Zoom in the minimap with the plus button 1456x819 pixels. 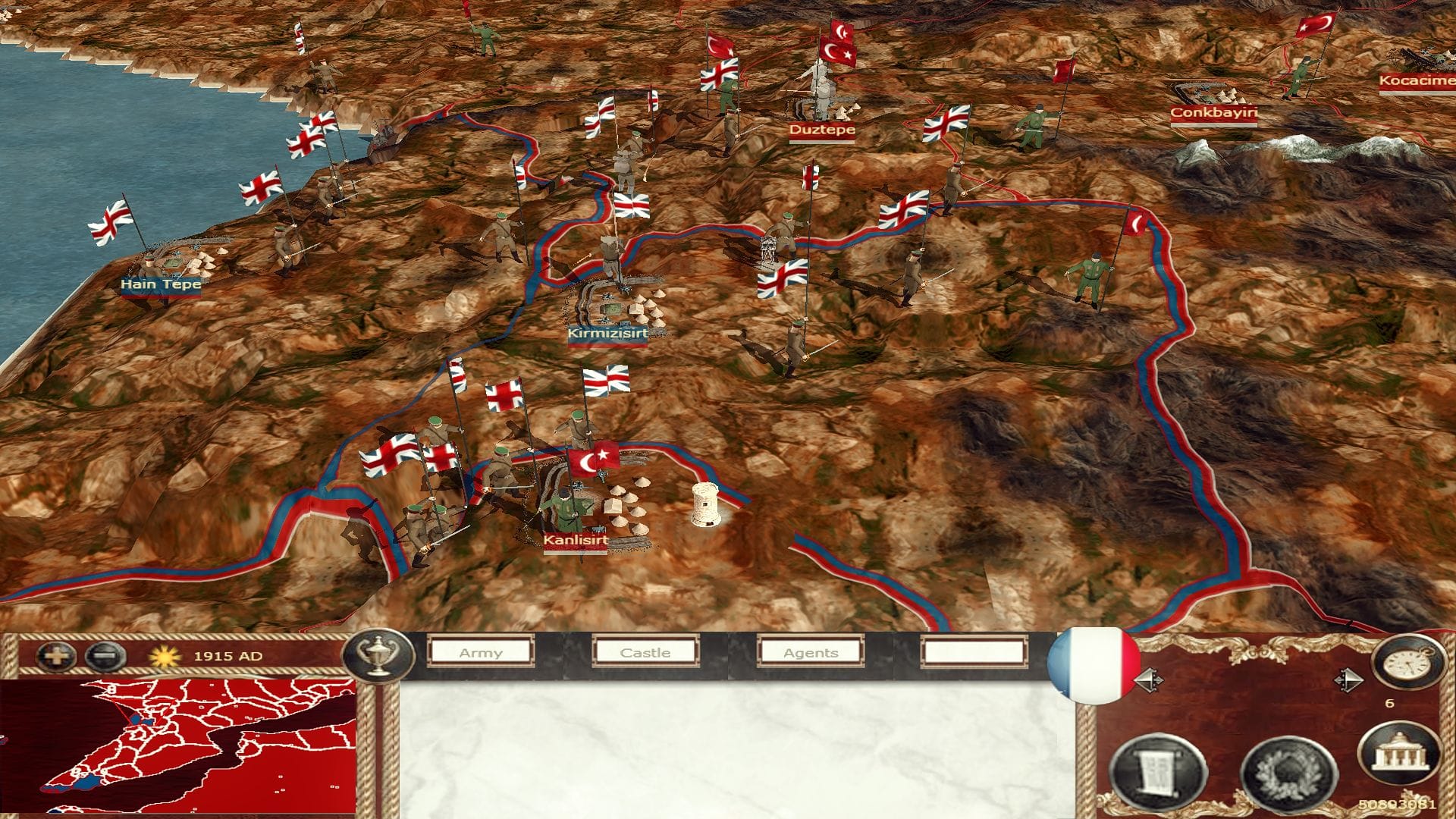tap(56, 656)
